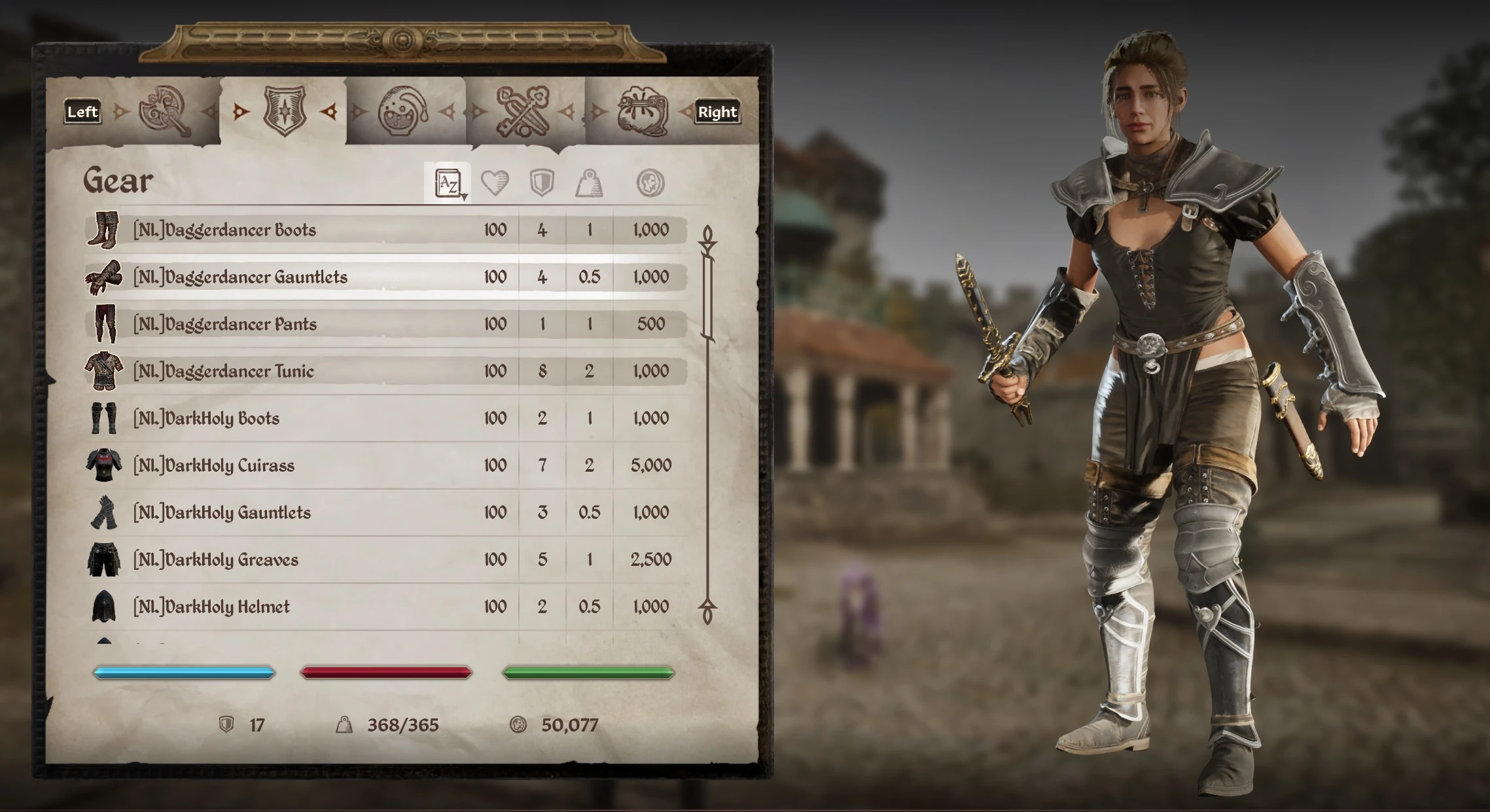Open the potions and alchemy tab
This screenshot has height=812, width=1490.
click(x=402, y=113)
